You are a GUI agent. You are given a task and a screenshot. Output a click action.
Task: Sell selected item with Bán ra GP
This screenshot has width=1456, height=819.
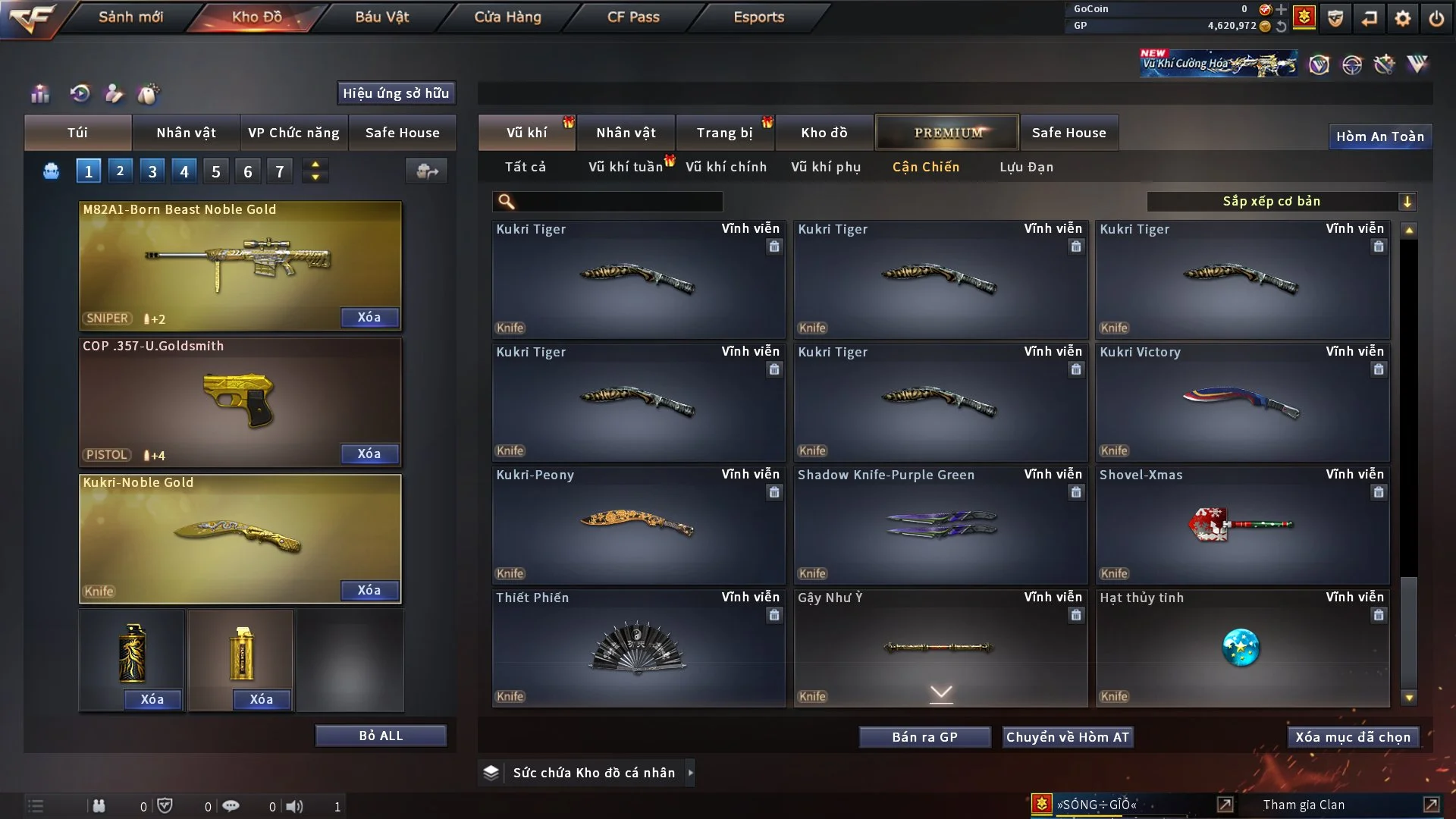click(924, 737)
